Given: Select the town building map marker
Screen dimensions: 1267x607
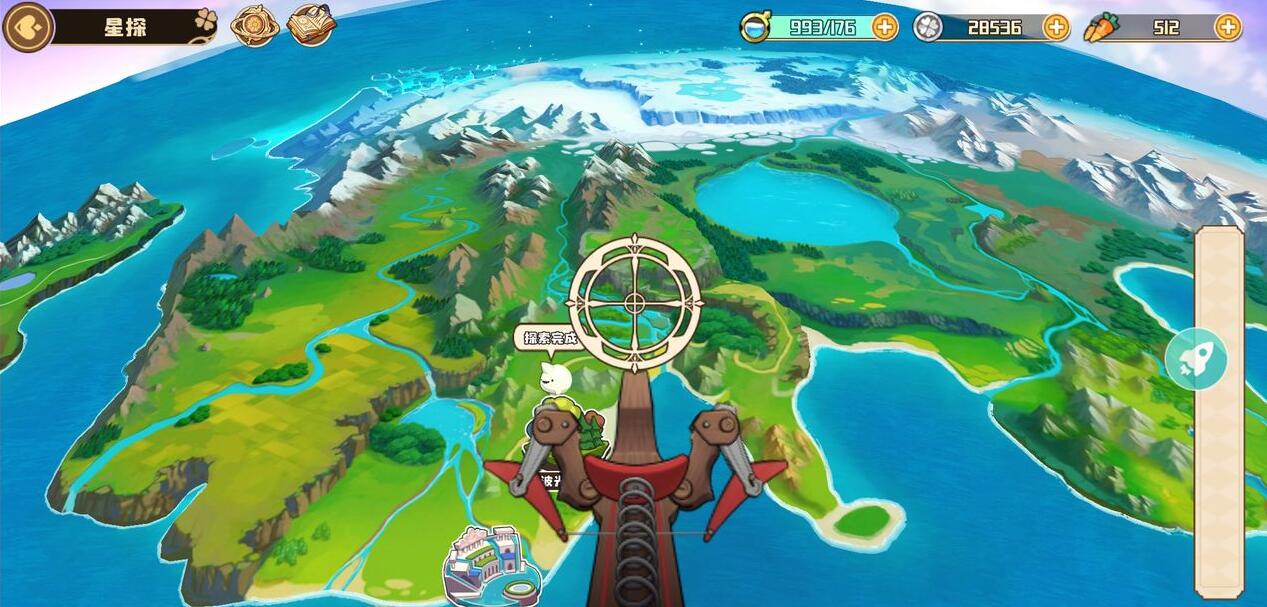Looking at the screenshot, I should pyautogui.click(x=490, y=565).
